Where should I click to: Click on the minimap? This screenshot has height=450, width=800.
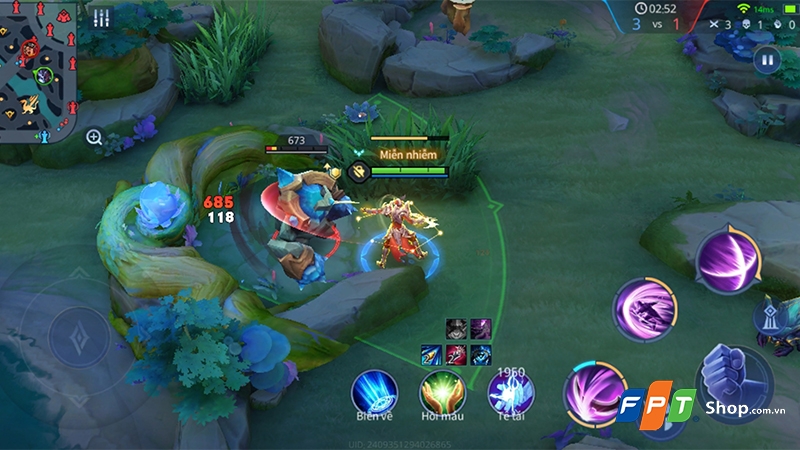tap(40, 72)
